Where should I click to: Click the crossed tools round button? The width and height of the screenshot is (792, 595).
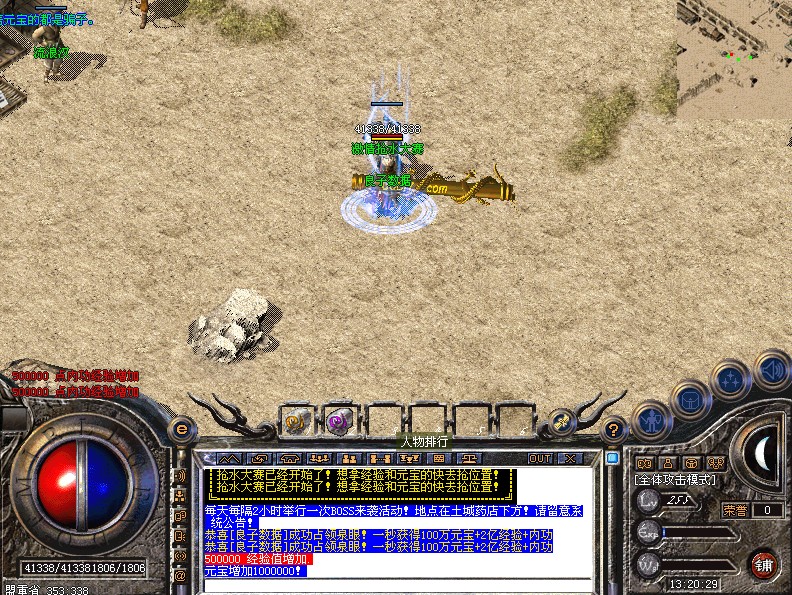[x=563, y=423]
